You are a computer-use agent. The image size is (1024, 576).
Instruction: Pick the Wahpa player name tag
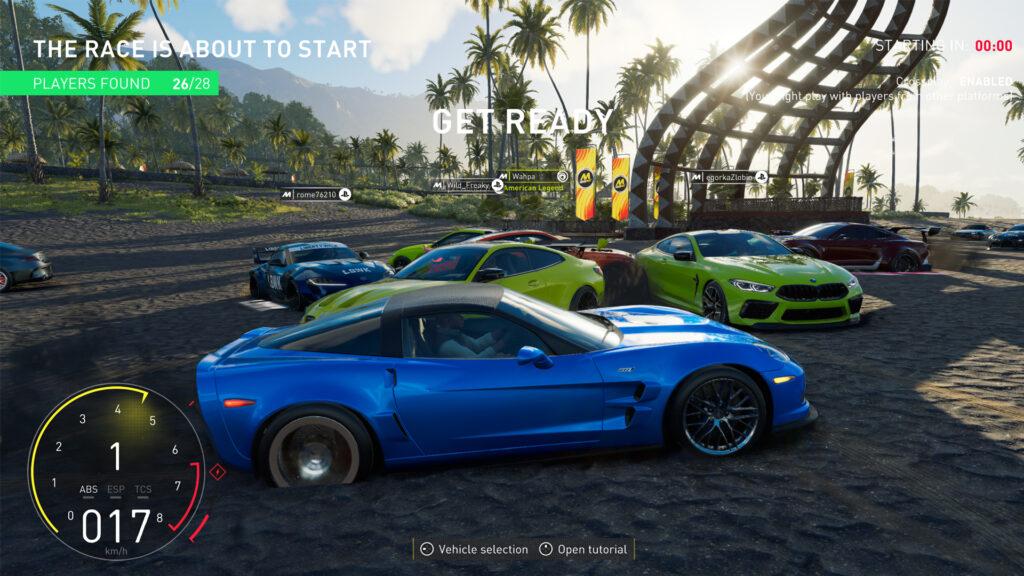532,176
